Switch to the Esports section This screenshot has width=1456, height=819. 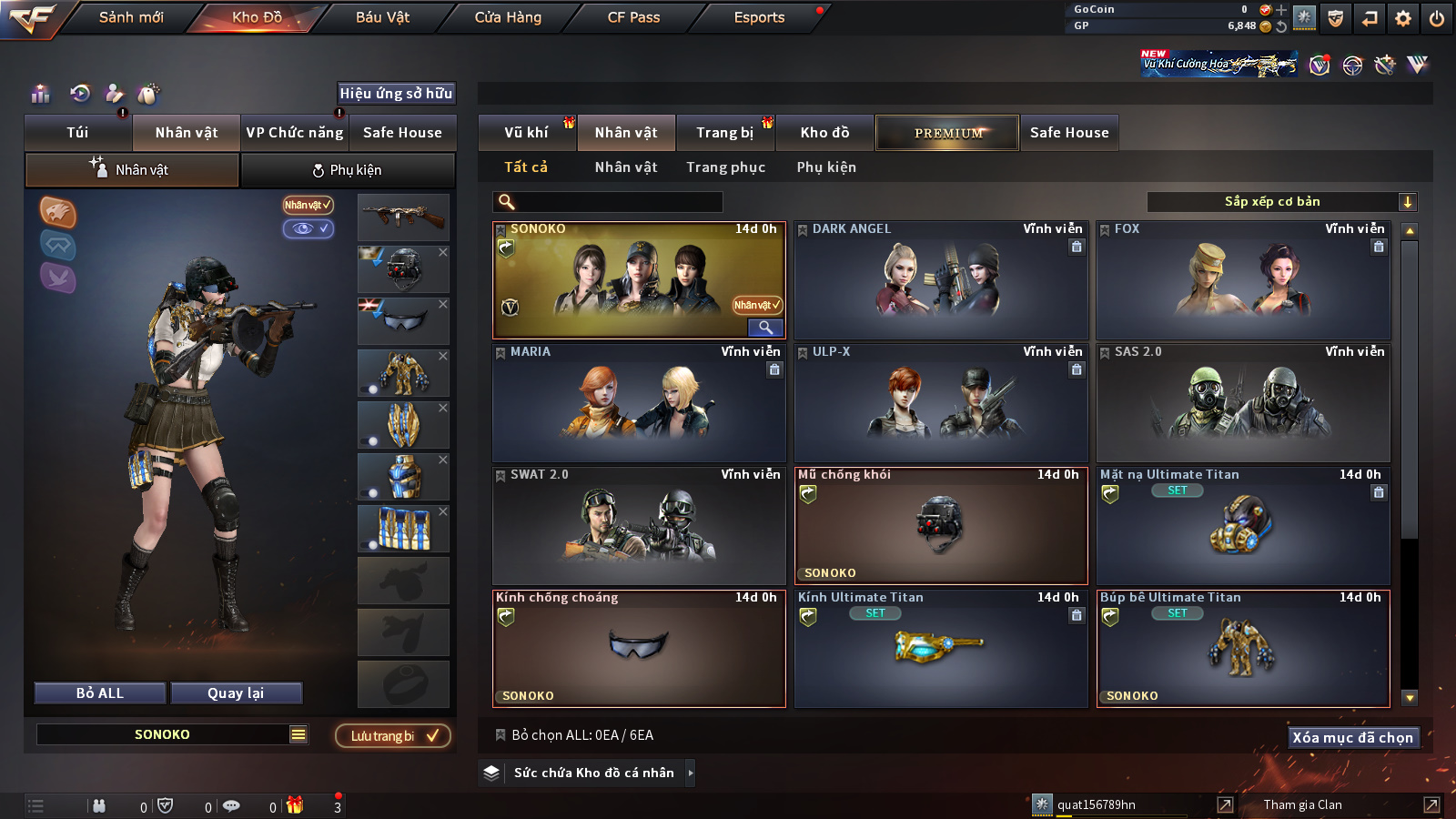click(x=759, y=17)
